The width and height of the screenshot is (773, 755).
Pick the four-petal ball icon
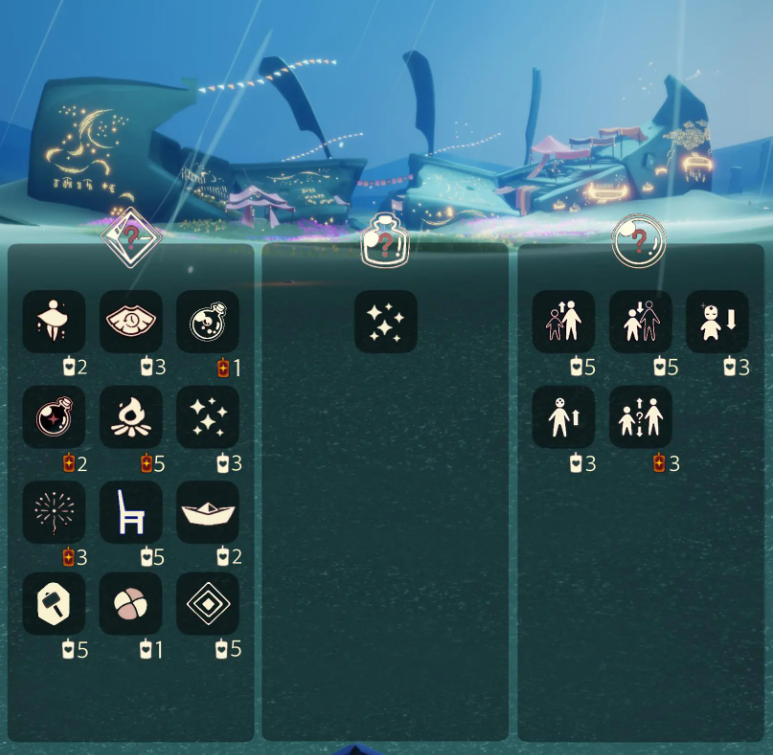pyautogui.click(x=131, y=604)
